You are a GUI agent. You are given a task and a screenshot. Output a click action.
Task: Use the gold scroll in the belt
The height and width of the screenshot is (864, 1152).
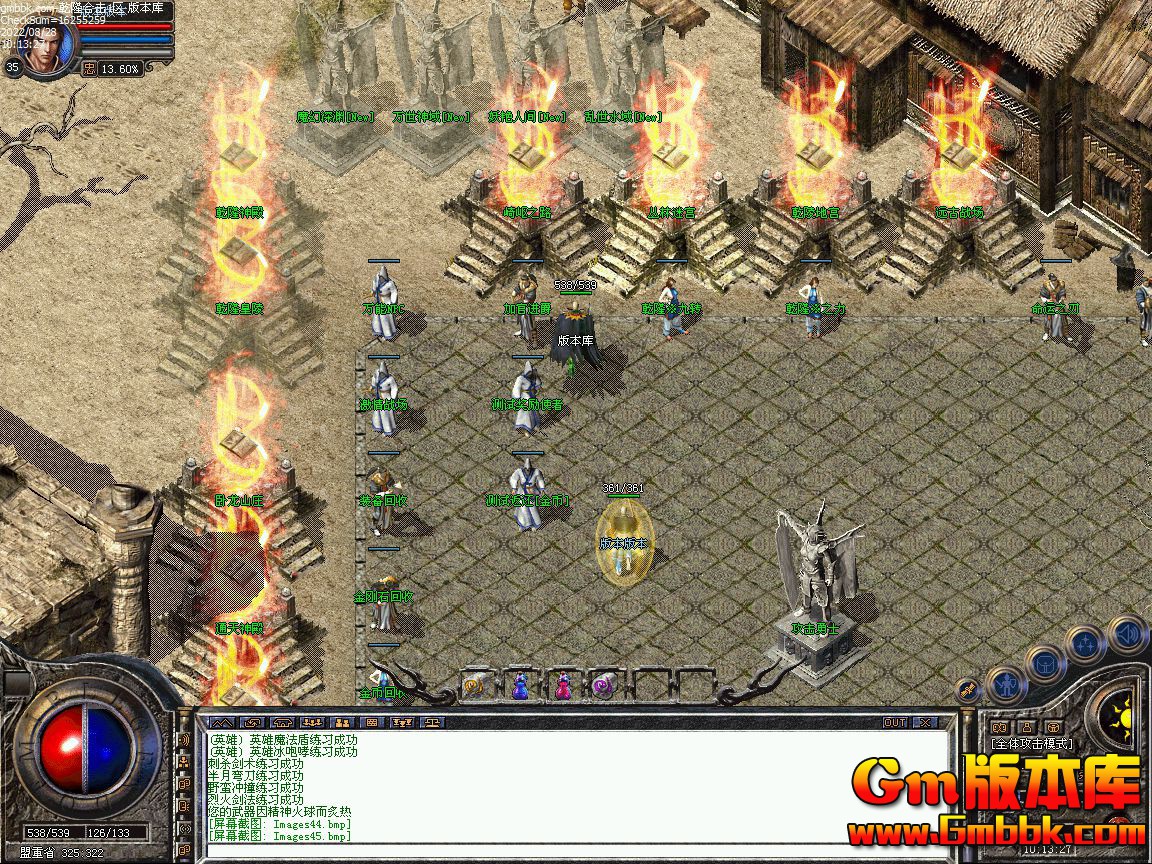pyautogui.click(x=476, y=685)
